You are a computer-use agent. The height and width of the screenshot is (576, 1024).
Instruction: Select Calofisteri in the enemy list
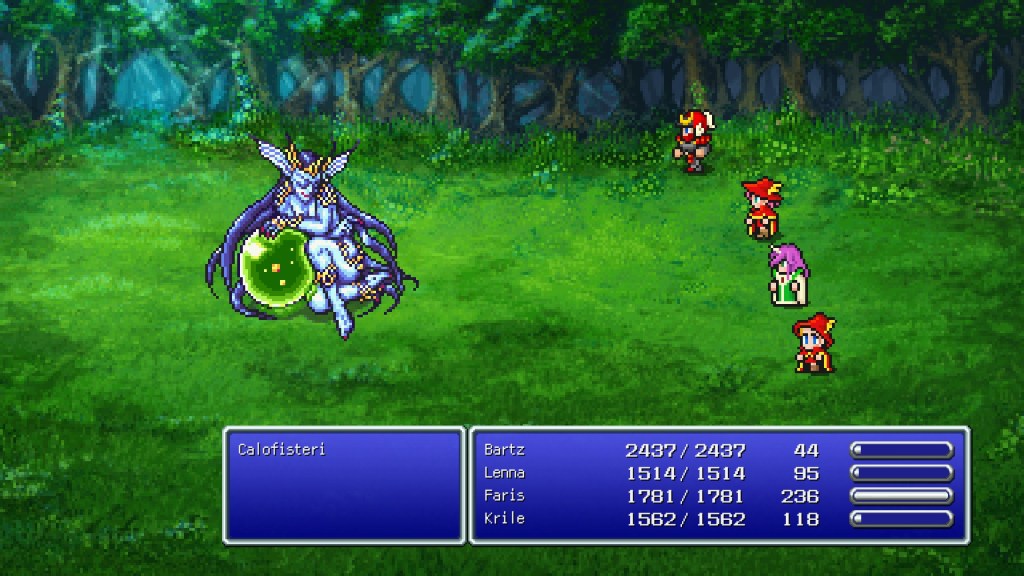(269, 450)
